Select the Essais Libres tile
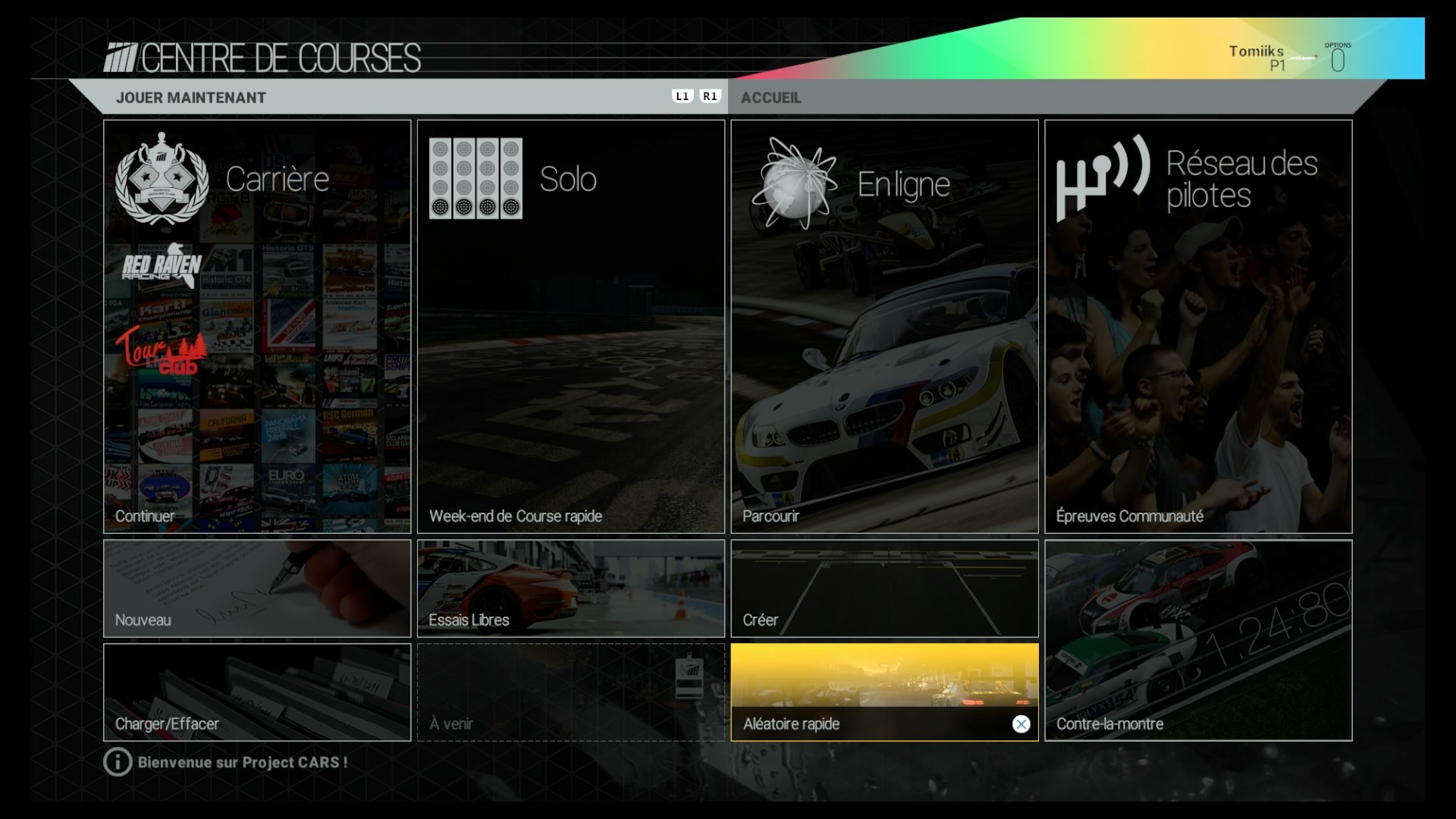 point(570,588)
